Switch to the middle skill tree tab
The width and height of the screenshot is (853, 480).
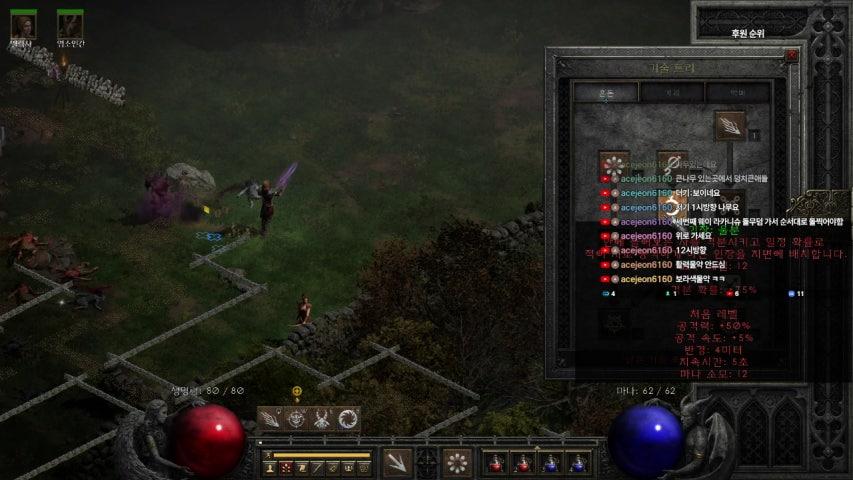coord(672,92)
